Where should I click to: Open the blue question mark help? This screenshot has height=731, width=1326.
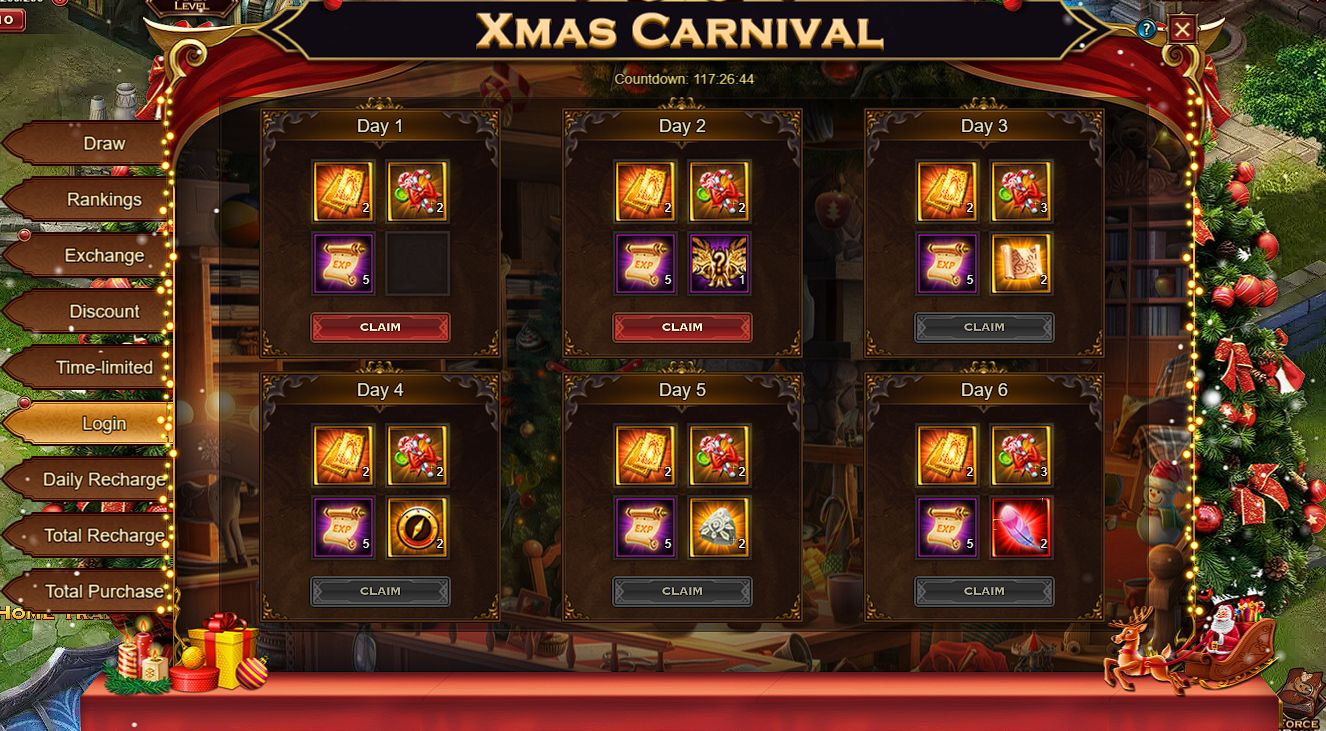tap(1147, 30)
